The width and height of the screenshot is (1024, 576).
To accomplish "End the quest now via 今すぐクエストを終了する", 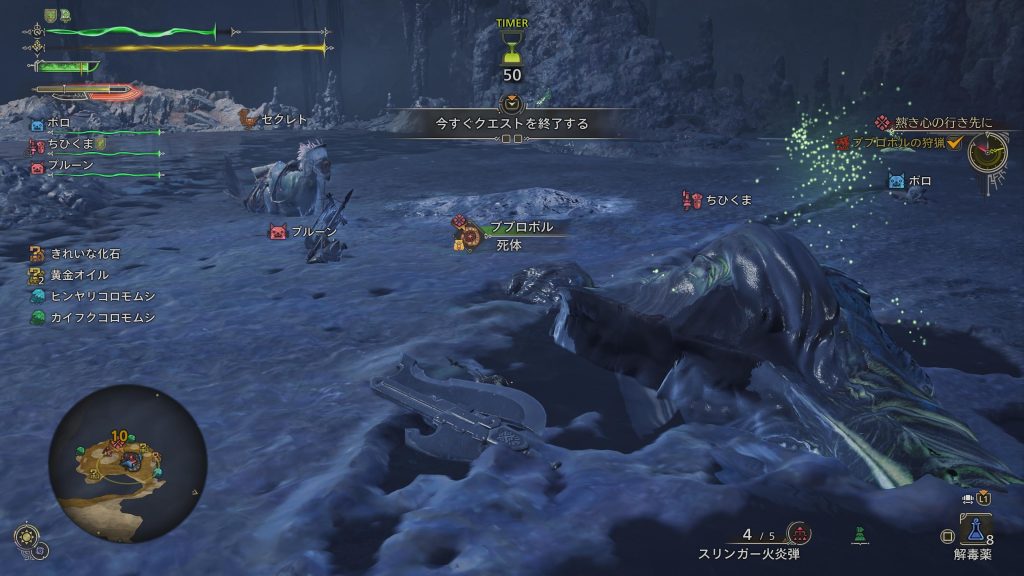I will click(511, 124).
